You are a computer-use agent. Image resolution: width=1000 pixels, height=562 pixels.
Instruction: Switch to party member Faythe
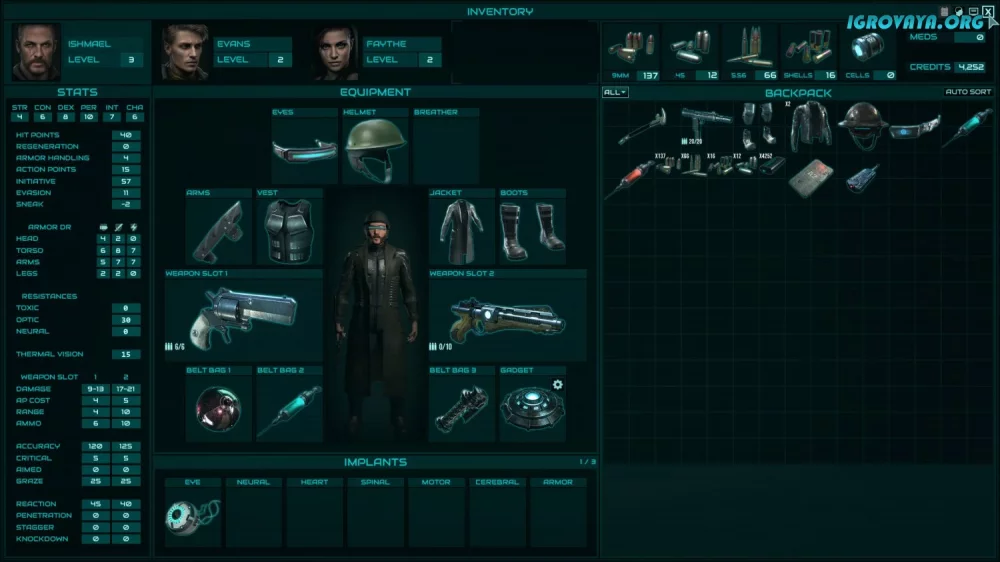pos(335,52)
